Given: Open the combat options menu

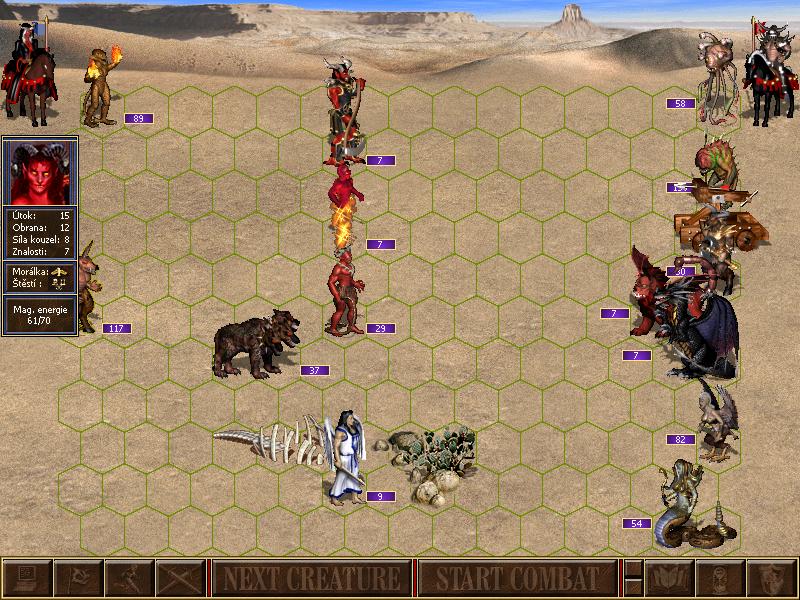Looking at the screenshot, I should click(26, 578).
